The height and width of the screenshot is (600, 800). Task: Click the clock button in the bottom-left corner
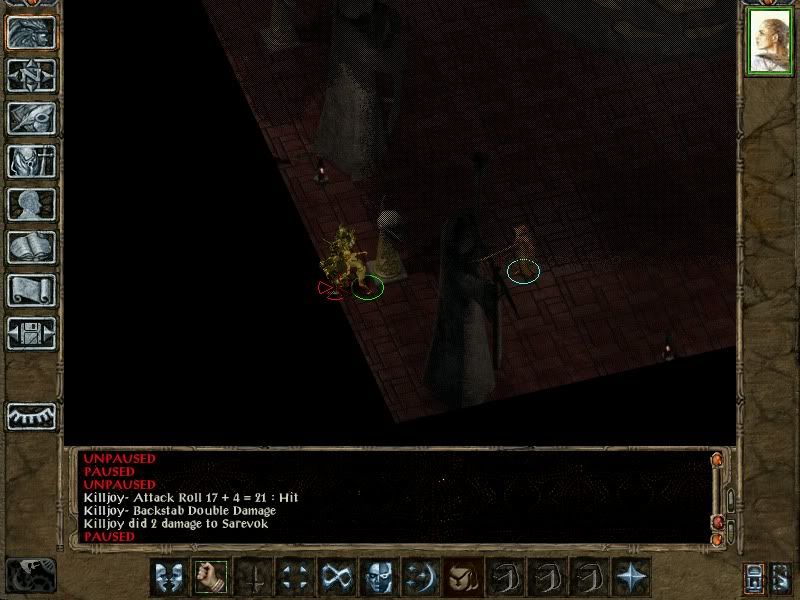30,574
